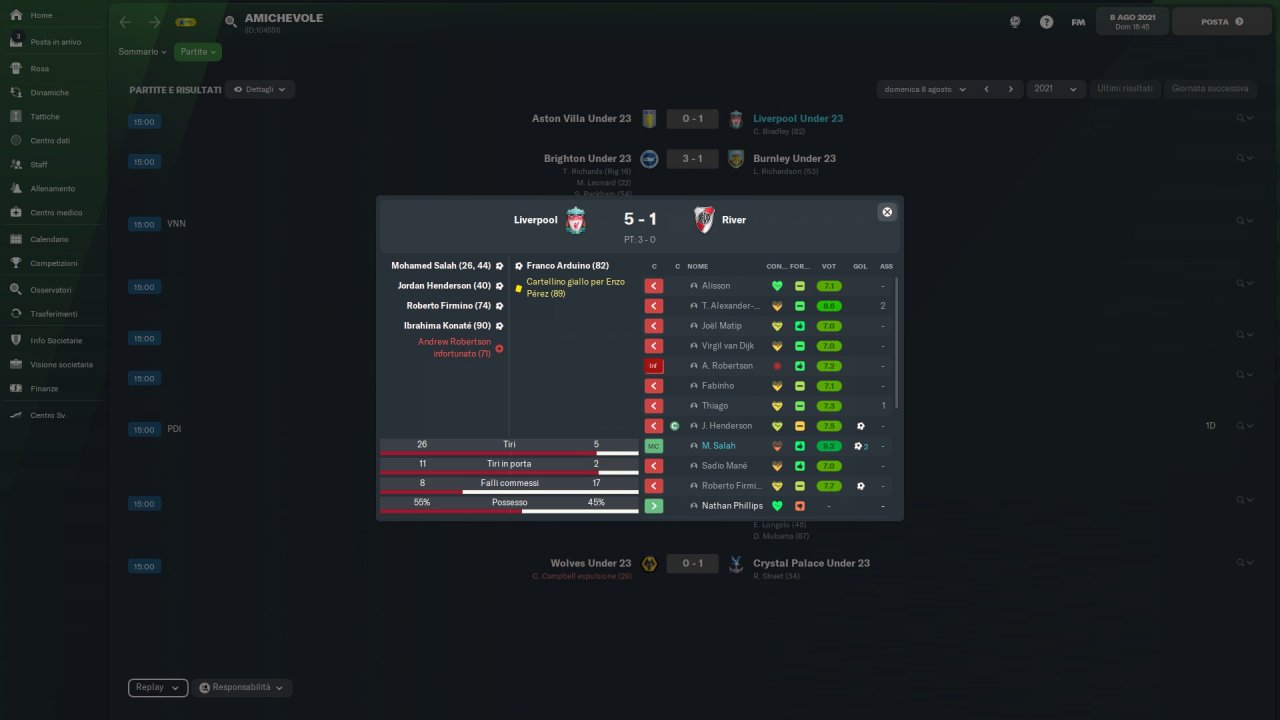Click the Posta continue button
The height and width of the screenshot is (720, 1280).
point(1221,22)
